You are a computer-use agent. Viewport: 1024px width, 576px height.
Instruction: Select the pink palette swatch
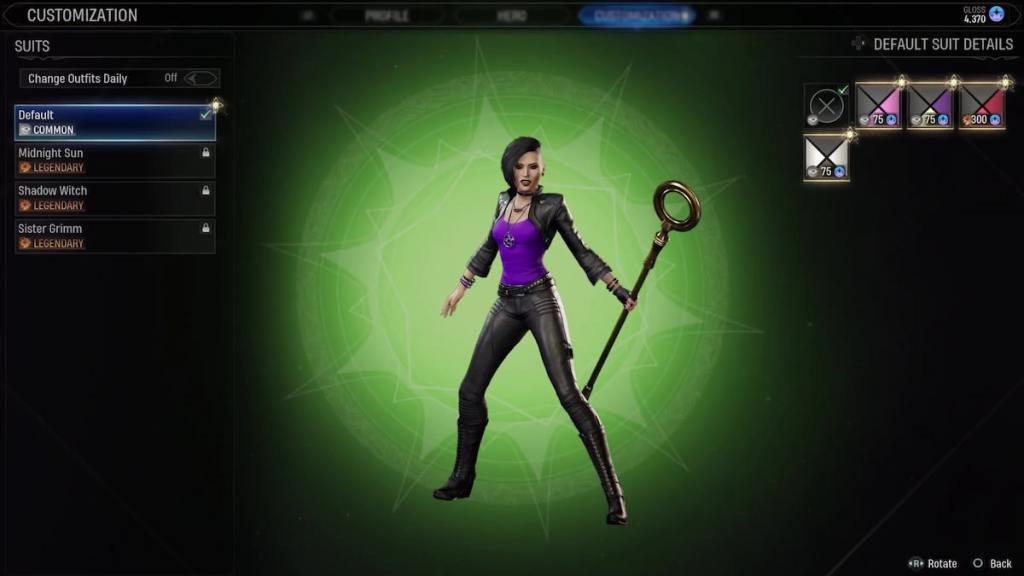878,105
